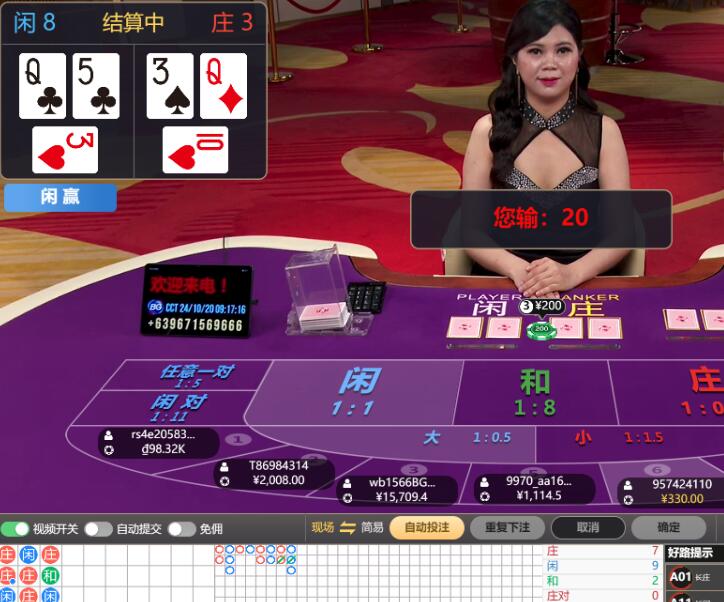Select player seat wb1566BG

tap(398, 489)
